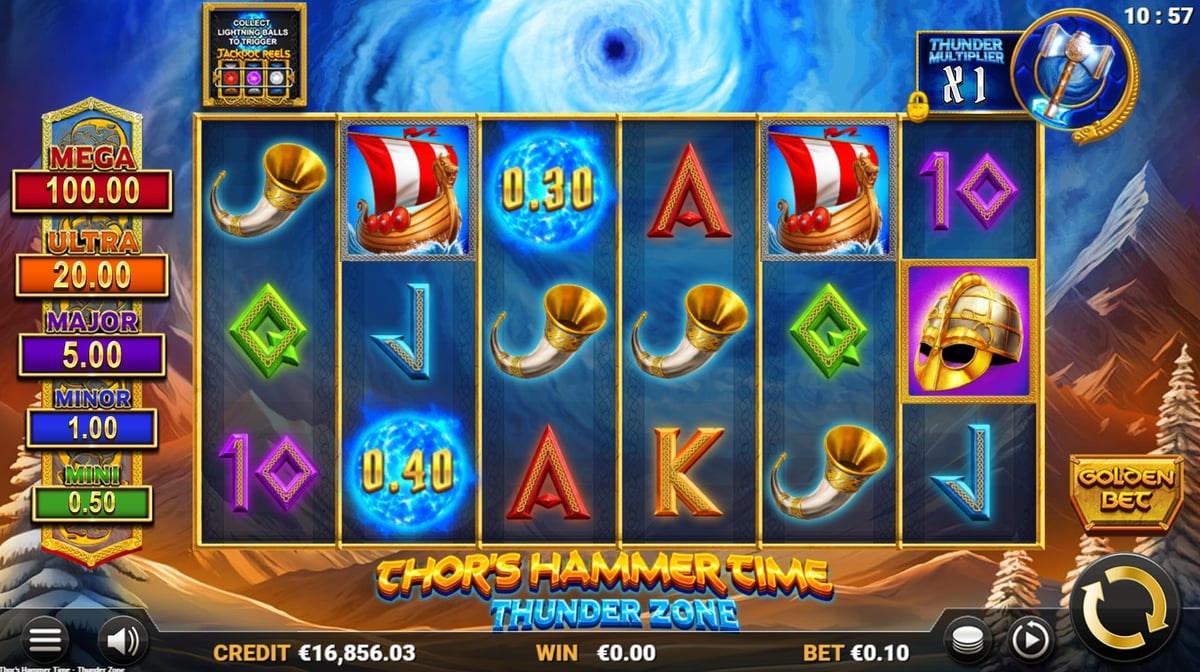
Task: Spin the reels with the golden arrows button
Action: pos(1125,606)
